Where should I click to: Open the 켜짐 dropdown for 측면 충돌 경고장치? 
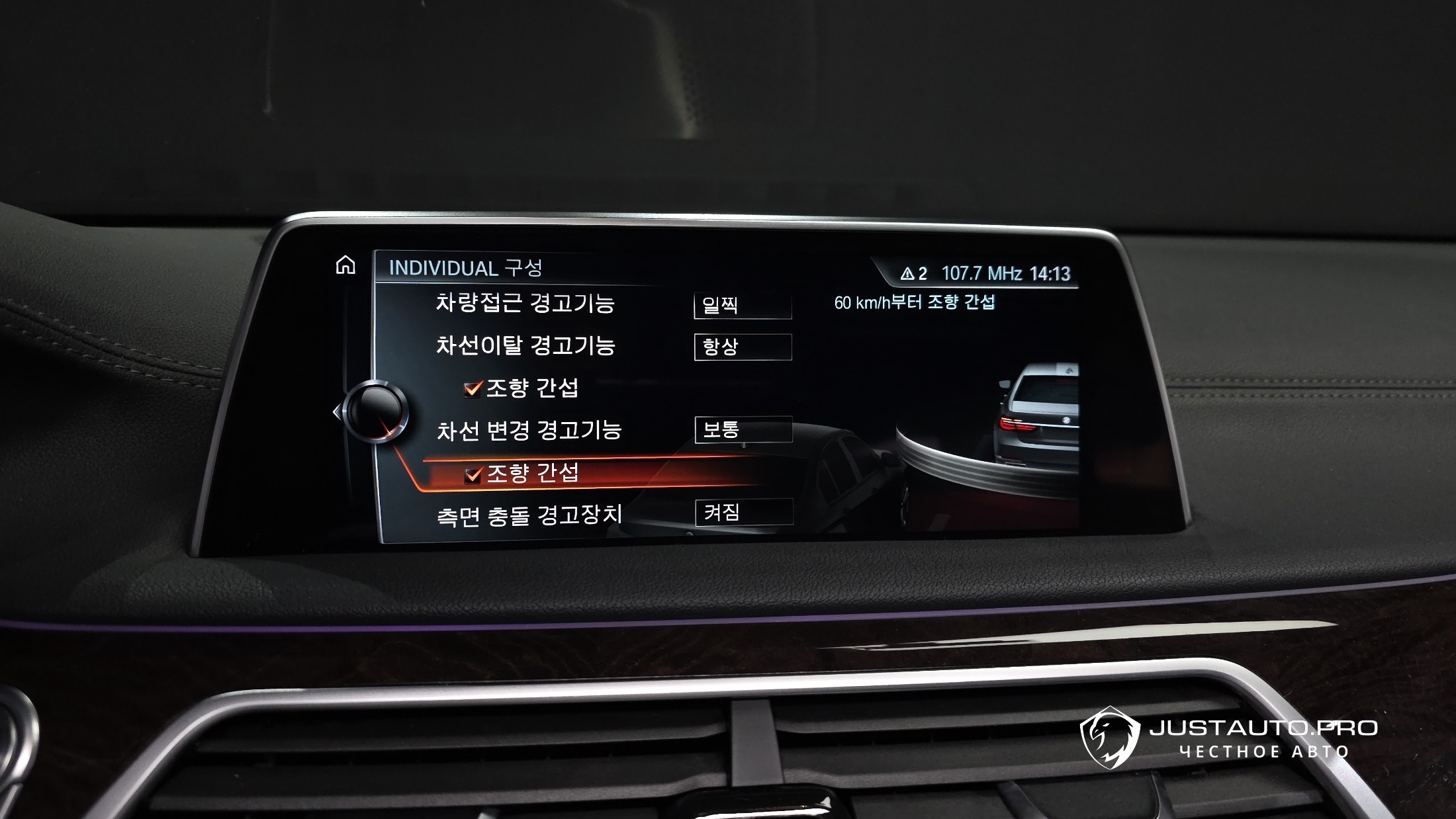(x=744, y=512)
